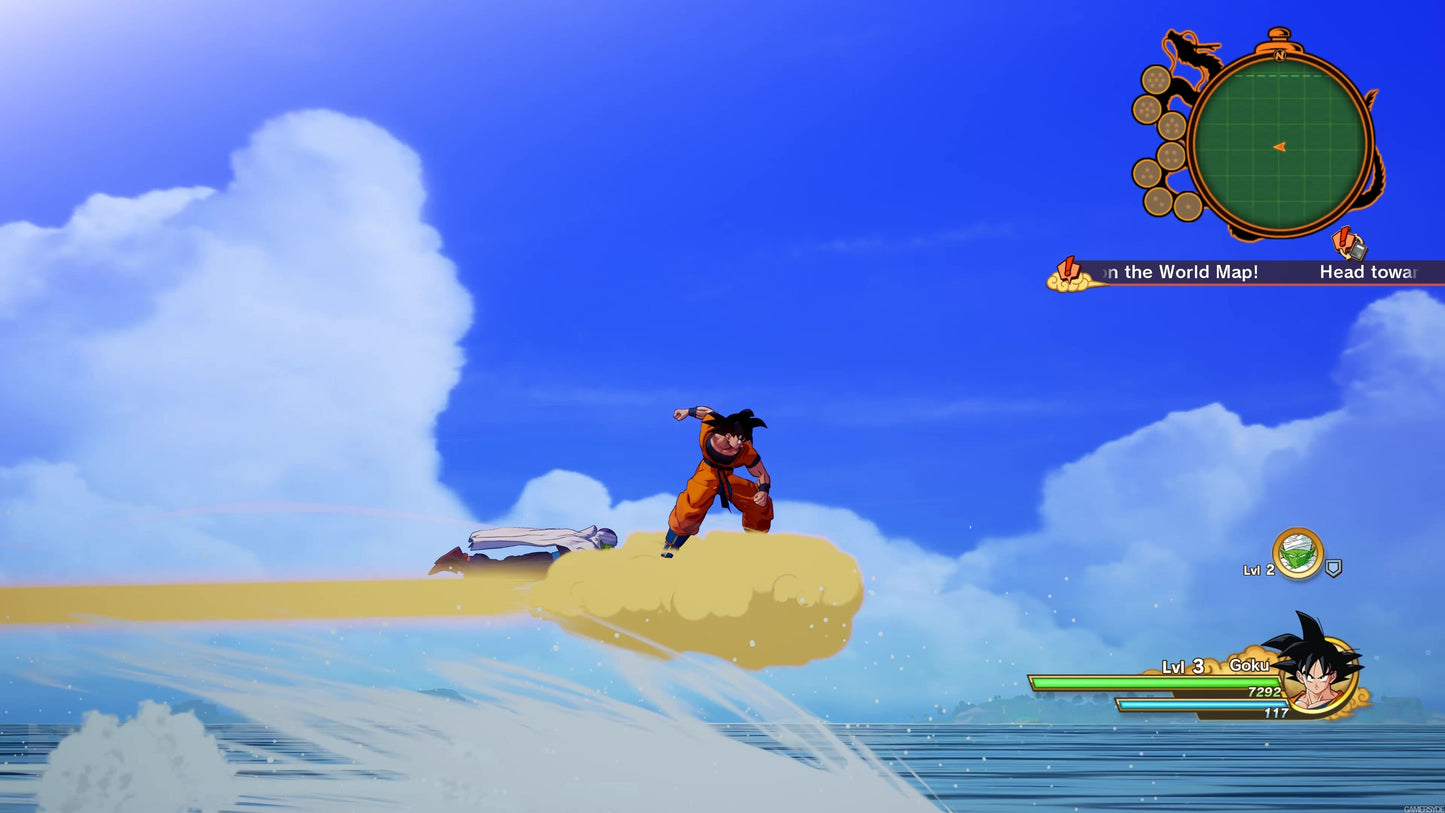Click the exclamation-mark objective icon on the banner

tap(1069, 267)
